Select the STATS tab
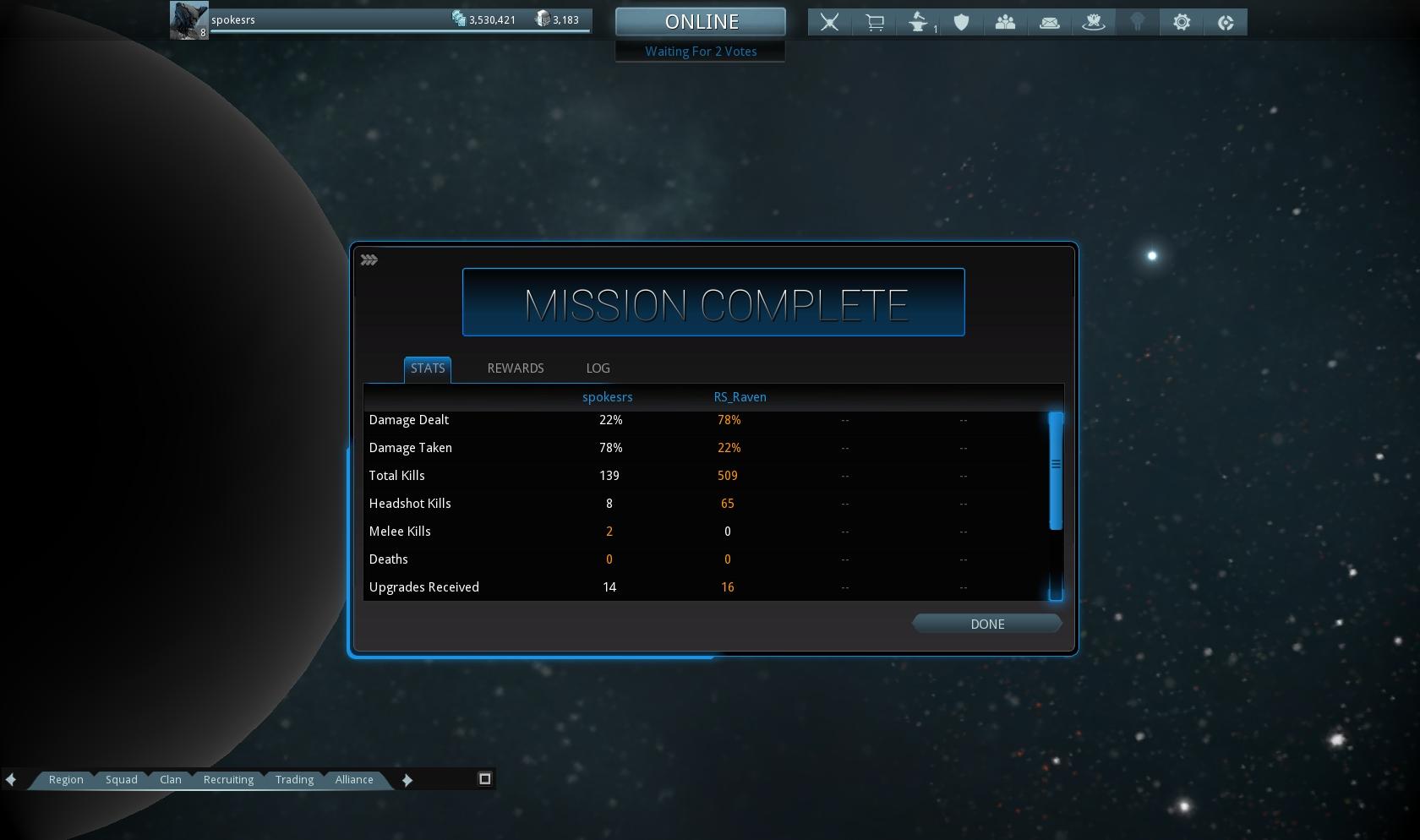Viewport: 1420px width, 840px height. pyautogui.click(x=427, y=368)
